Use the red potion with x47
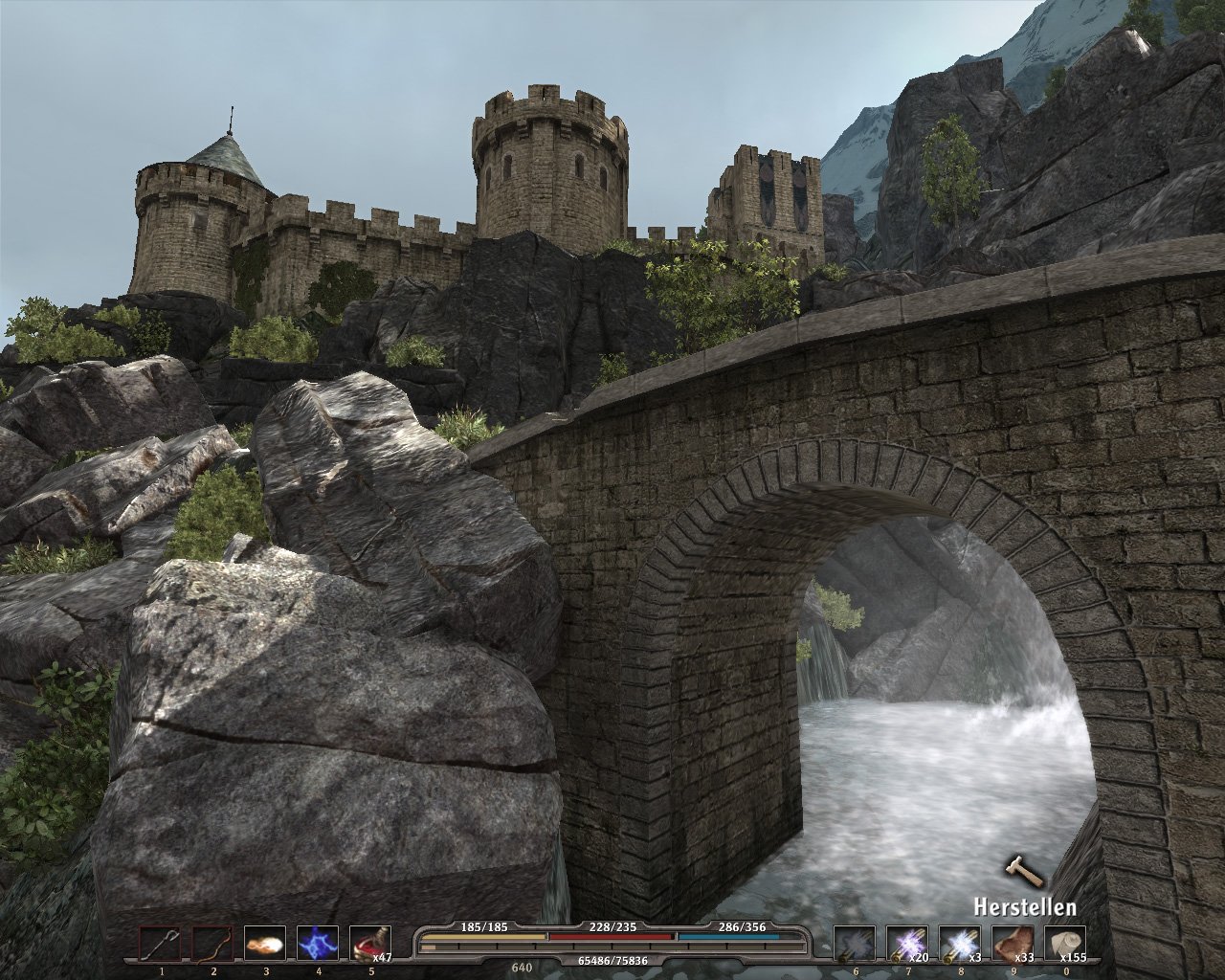The height and width of the screenshot is (980, 1225). tap(369, 944)
